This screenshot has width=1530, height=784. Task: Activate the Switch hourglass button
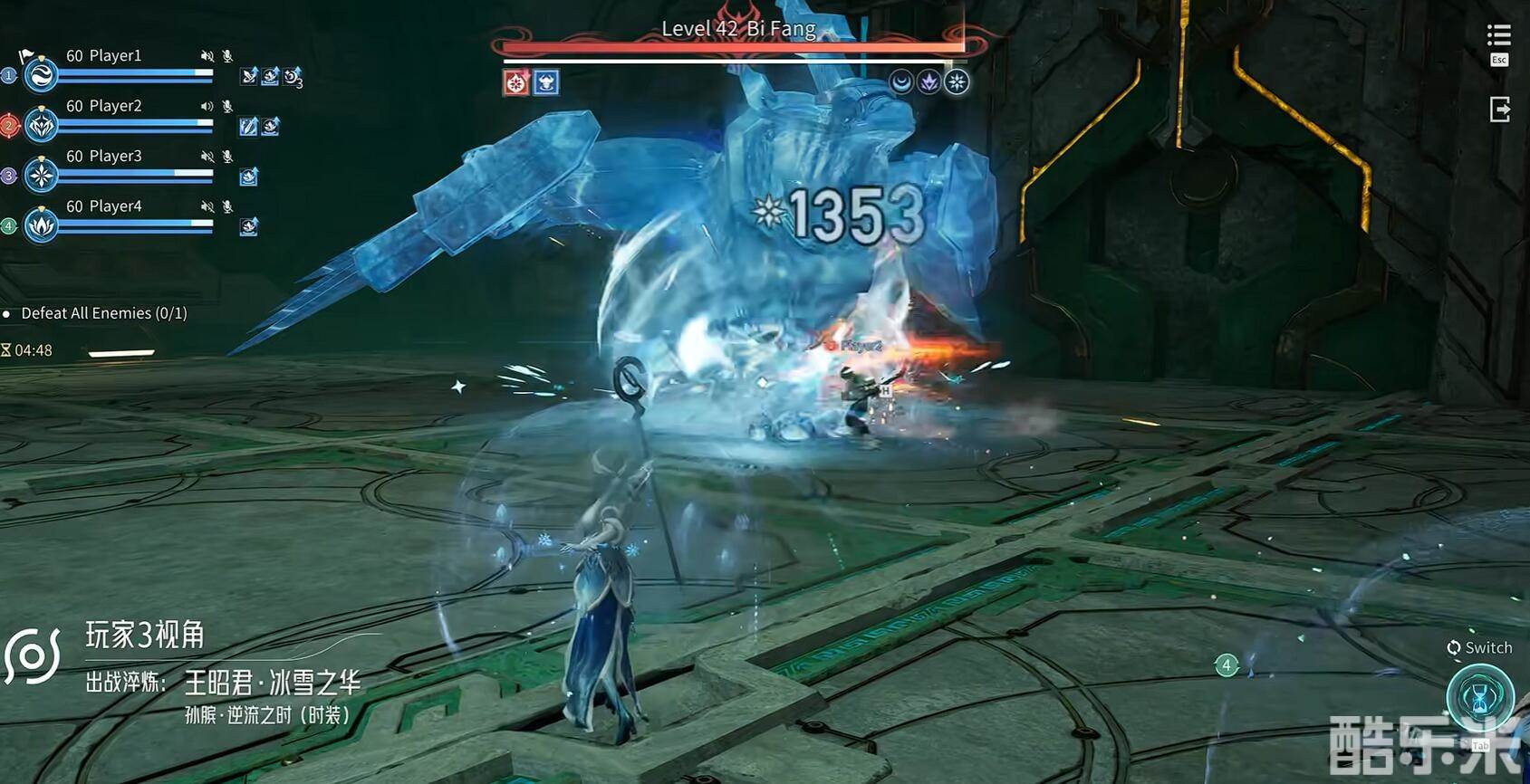(1479, 695)
